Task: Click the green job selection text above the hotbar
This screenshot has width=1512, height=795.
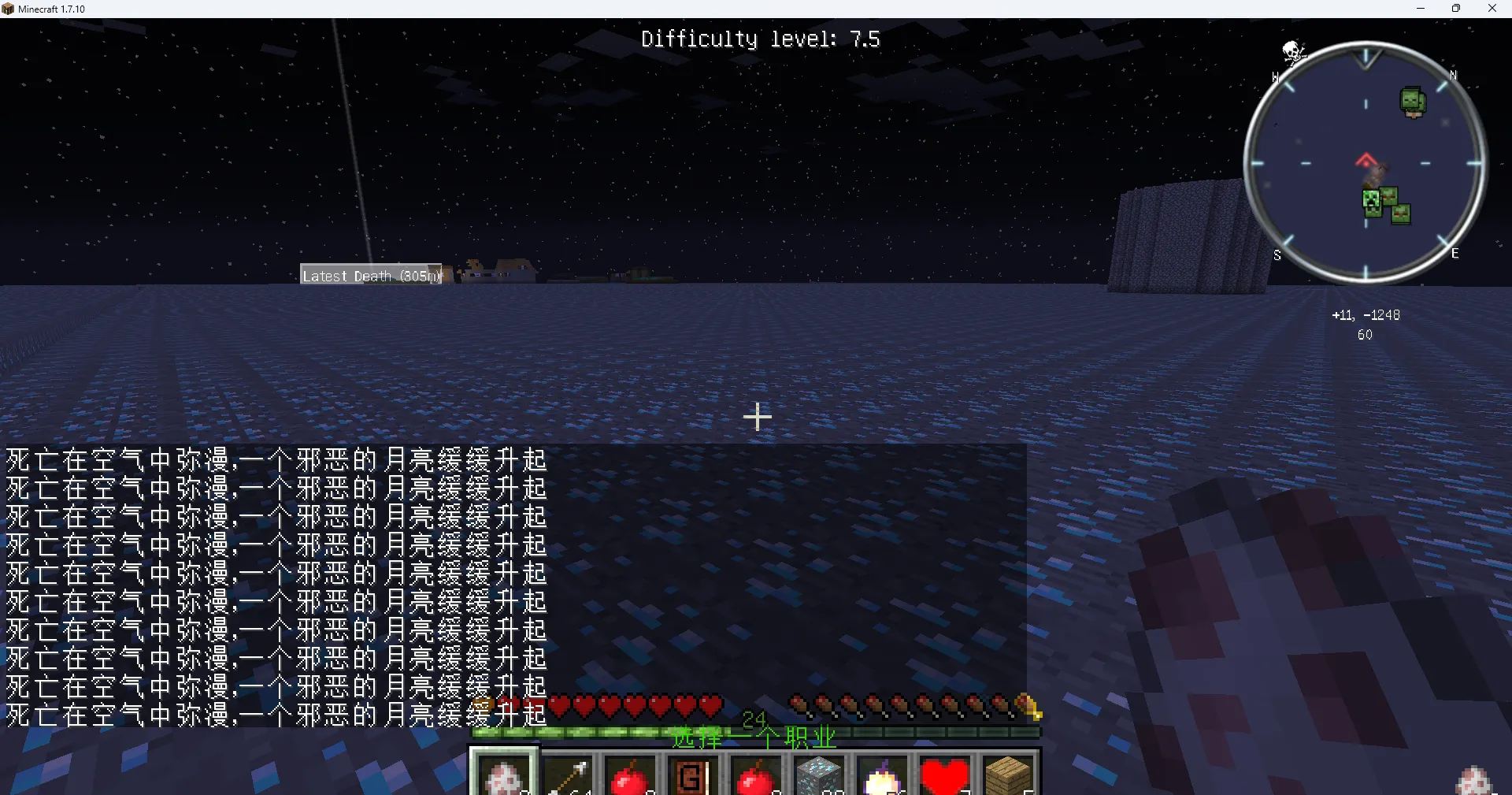Action: (754, 738)
